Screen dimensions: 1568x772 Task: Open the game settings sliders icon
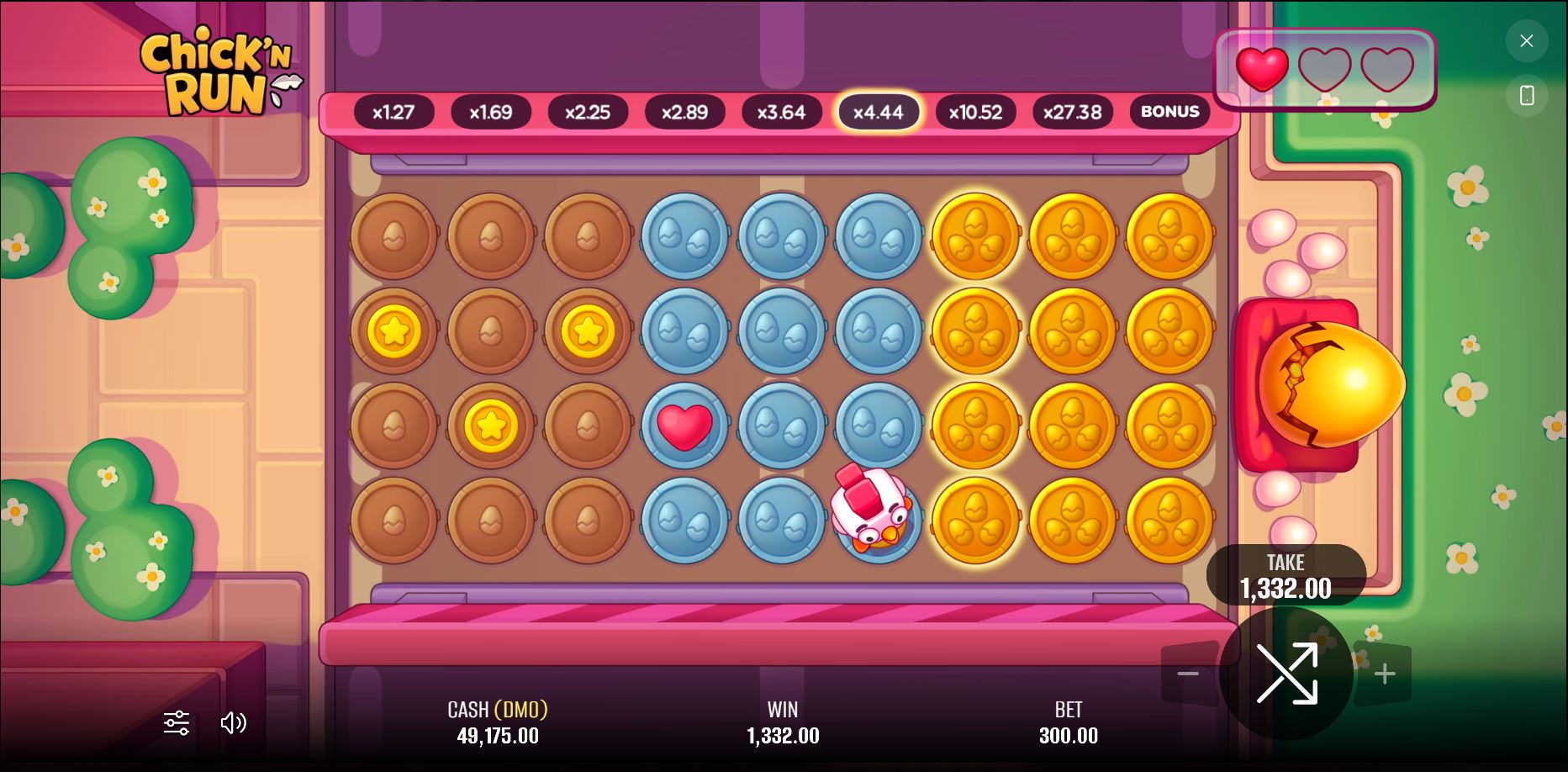tap(176, 722)
